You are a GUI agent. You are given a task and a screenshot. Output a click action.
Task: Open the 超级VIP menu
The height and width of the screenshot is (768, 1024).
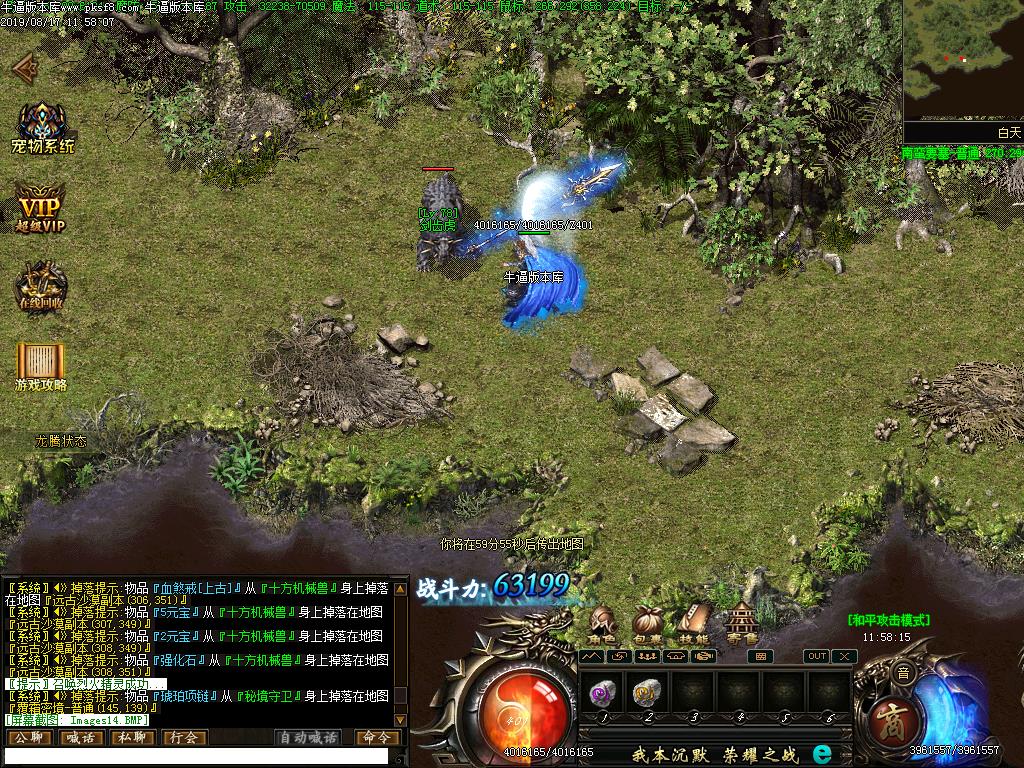pyautogui.click(x=40, y=208)
